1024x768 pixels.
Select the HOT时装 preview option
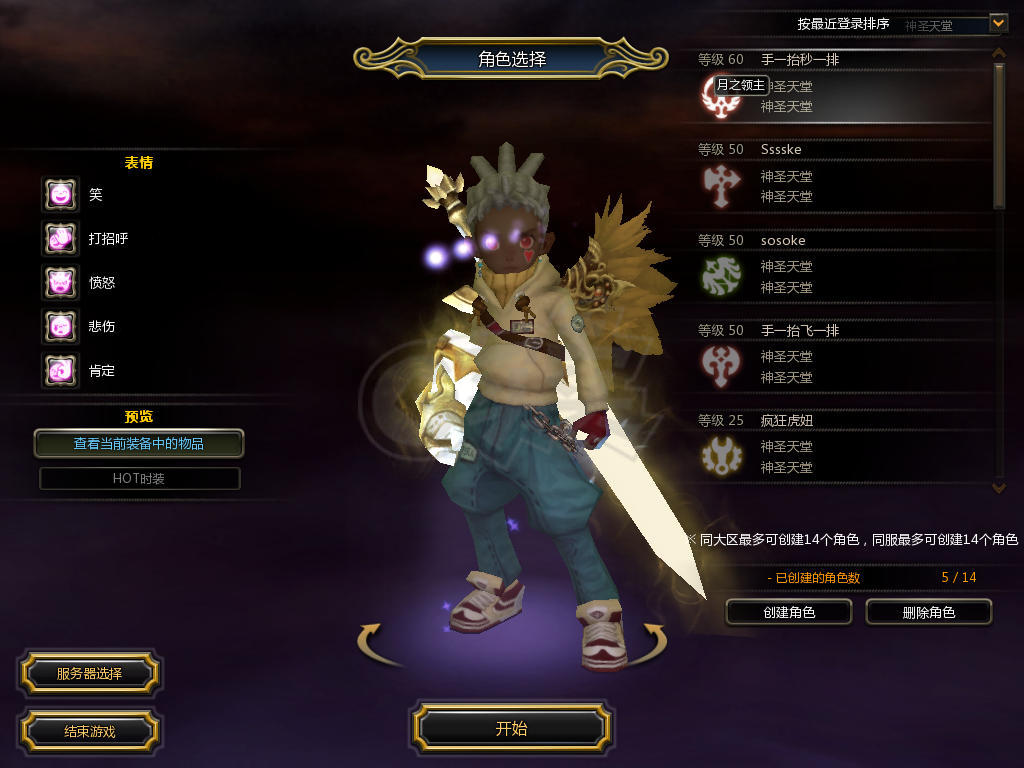tap(139, 478)
